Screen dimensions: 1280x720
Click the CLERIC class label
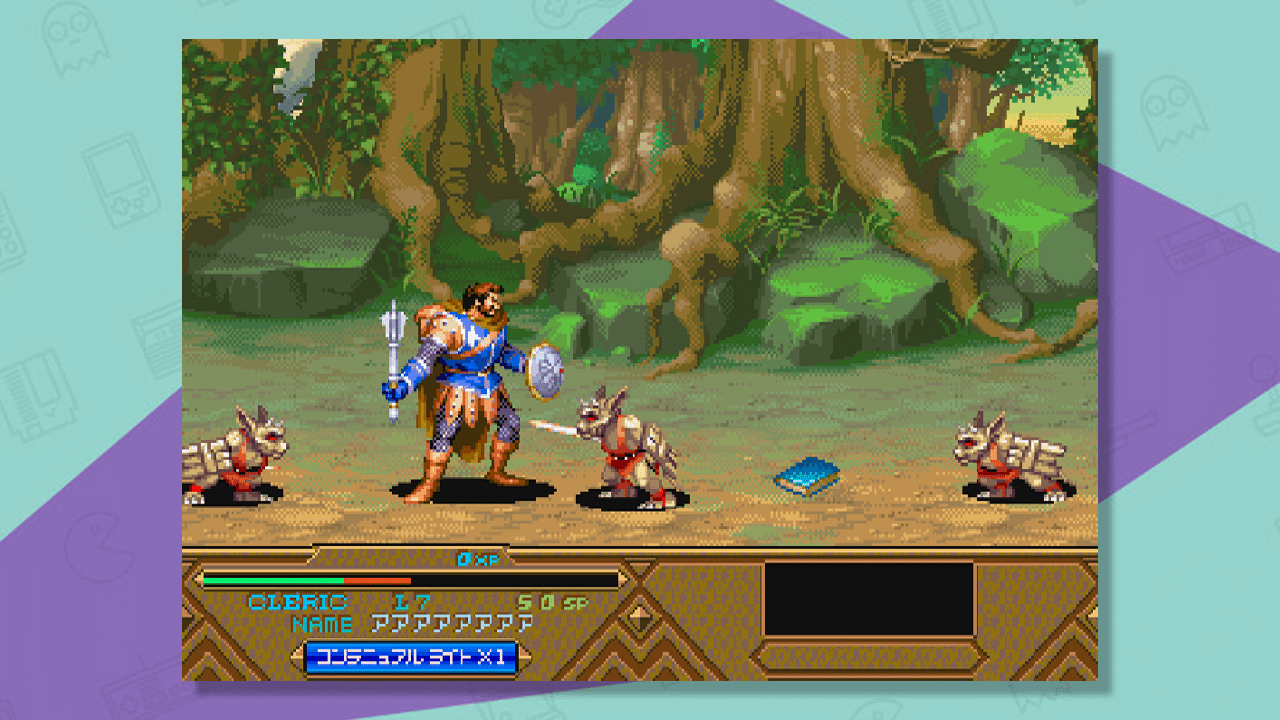[x=298, y=600]
